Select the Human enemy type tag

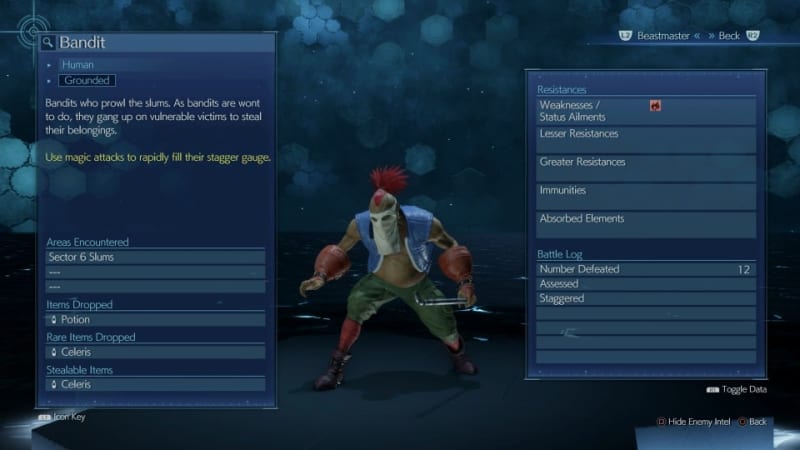pyautogui.click(x=78, y=65)
